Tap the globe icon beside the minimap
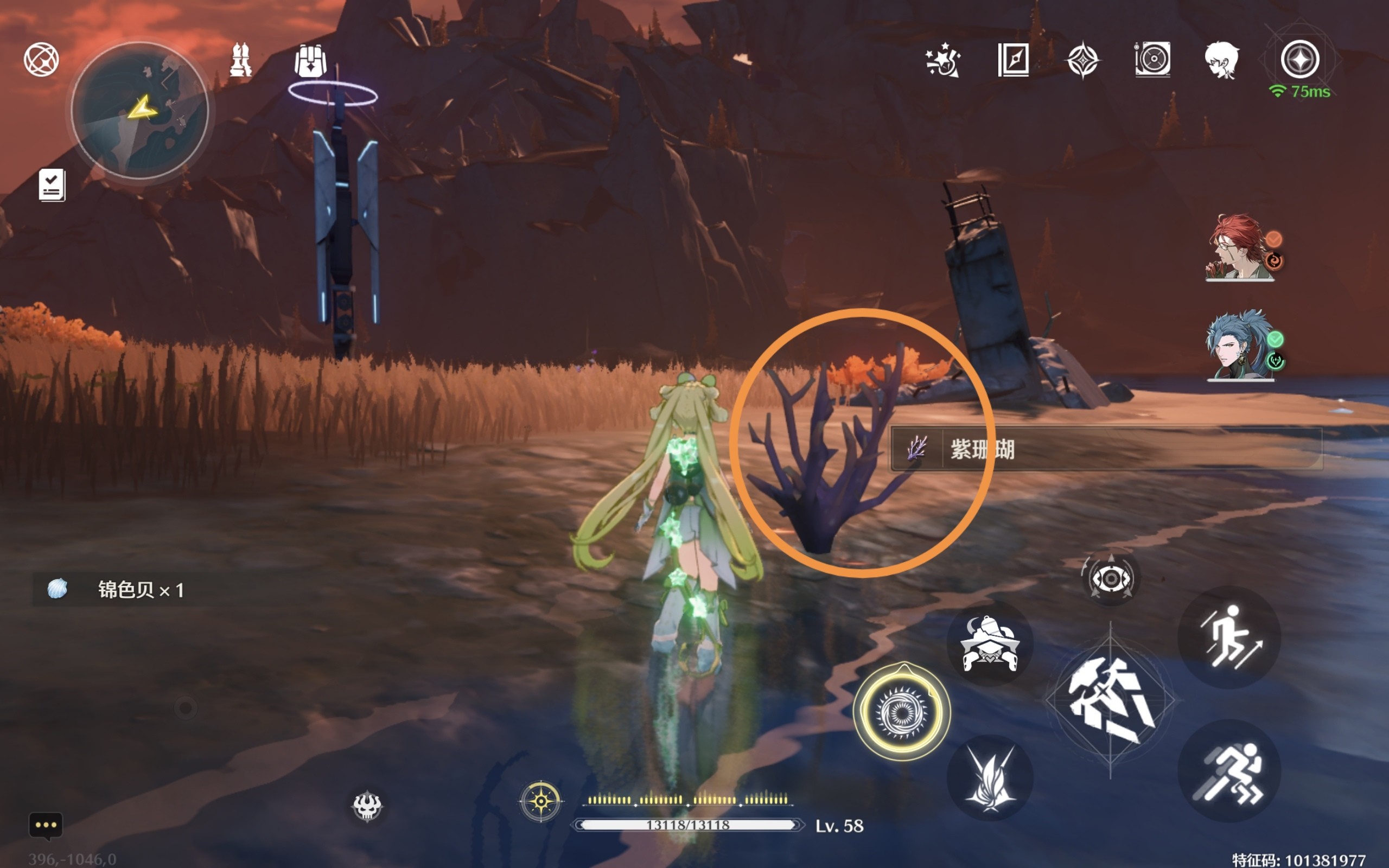Viewport: 1389px width, 868px height. pos(41,59)
